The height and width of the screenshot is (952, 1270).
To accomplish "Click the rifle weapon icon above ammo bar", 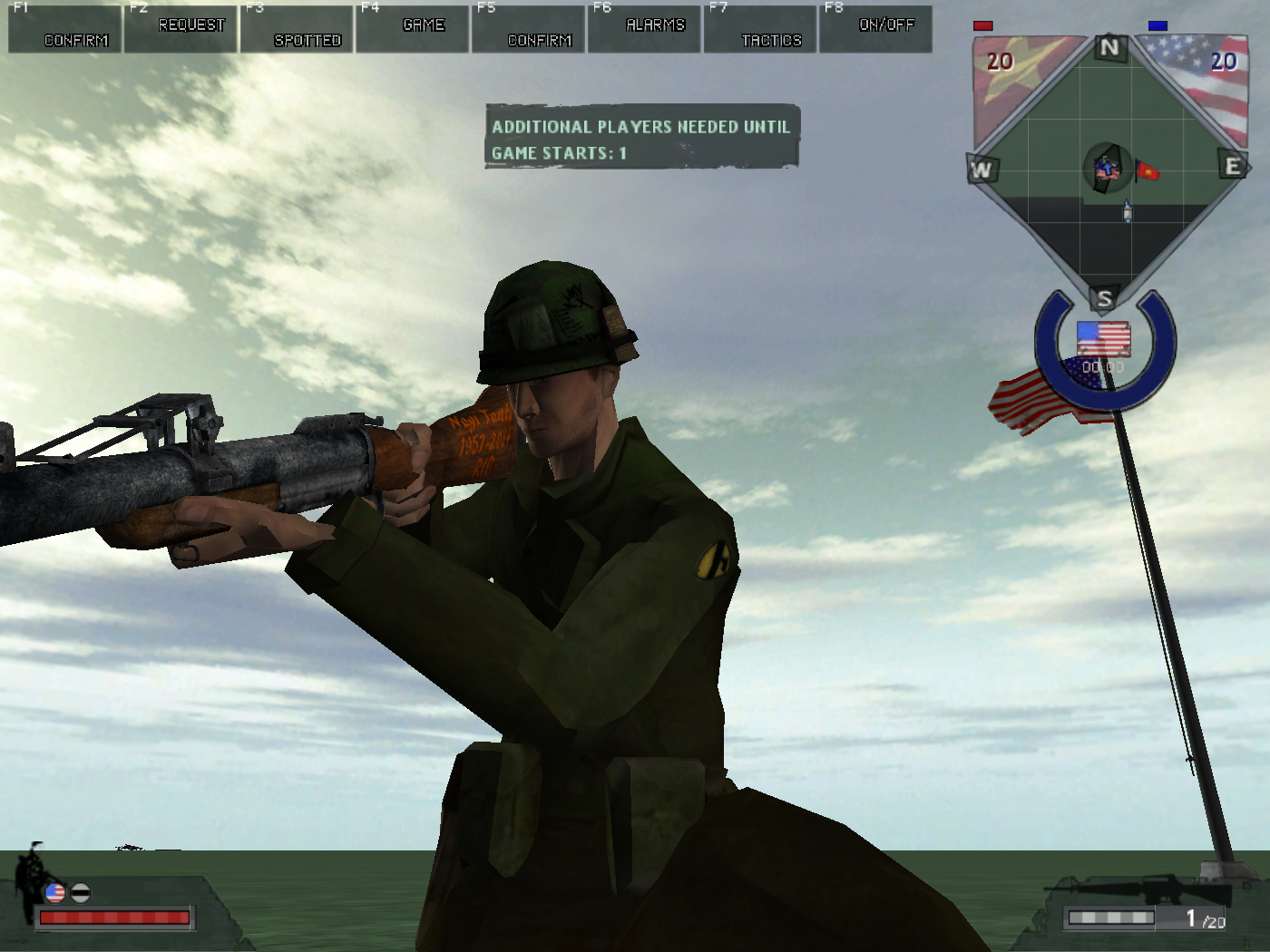I will tap(1143, 889).
